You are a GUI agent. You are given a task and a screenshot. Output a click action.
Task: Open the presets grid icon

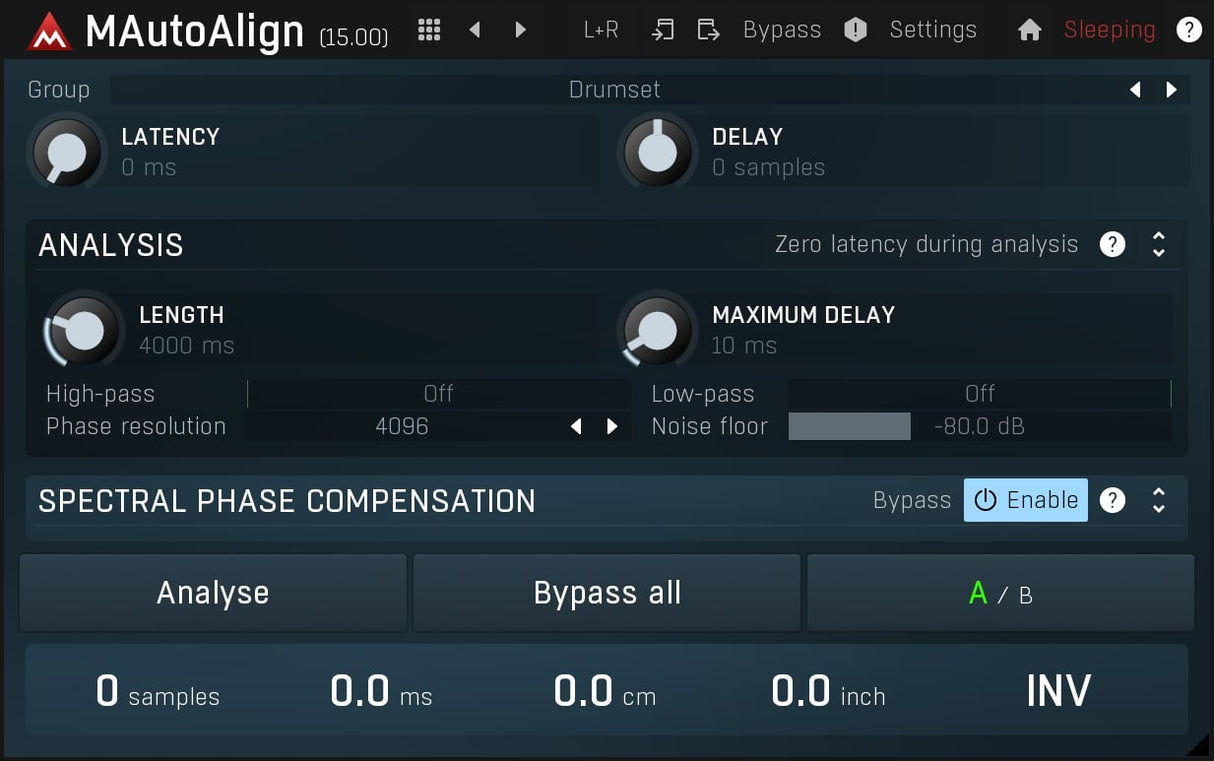point(429,30)
